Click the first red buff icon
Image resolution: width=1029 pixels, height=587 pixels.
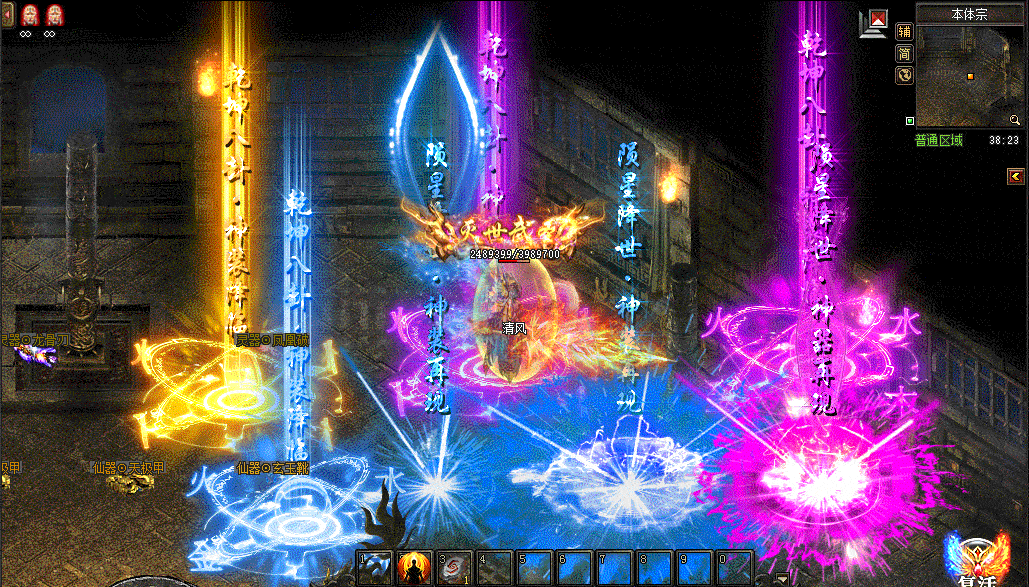pyautogui.click(x=29, y=14)
